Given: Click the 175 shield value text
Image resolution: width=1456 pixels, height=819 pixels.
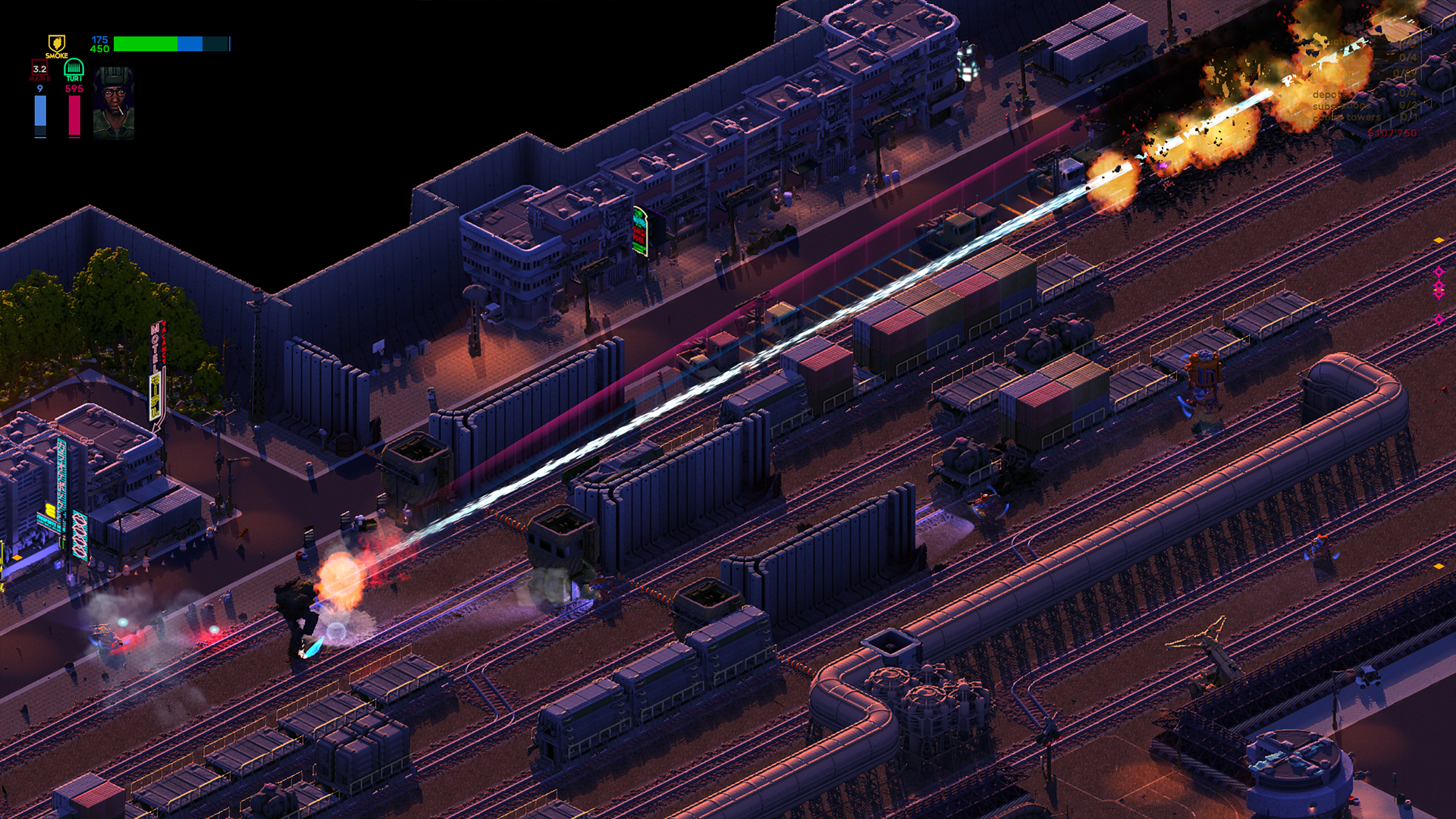Looking at the screenshot, I should click(x=99, y=39).
